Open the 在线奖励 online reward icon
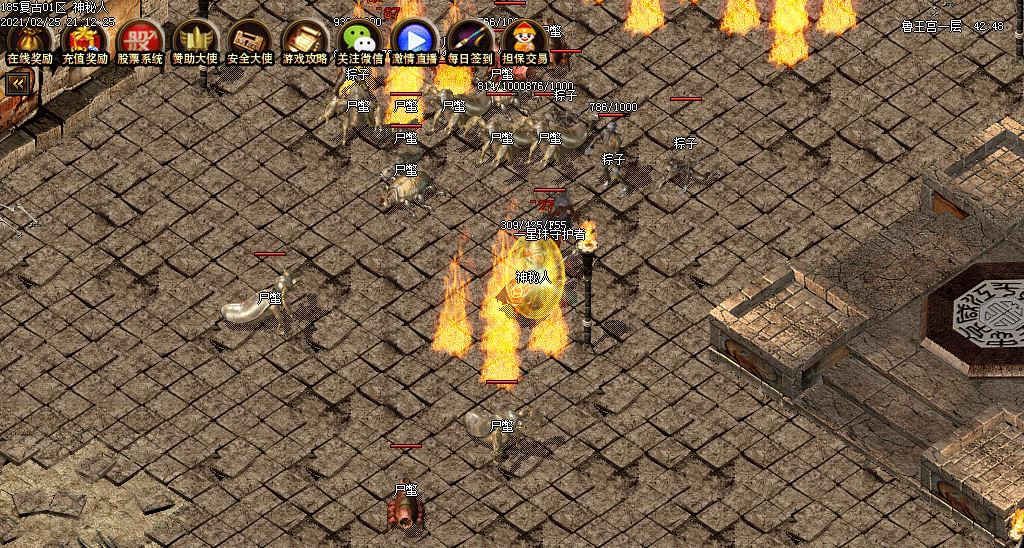The image size is (1024, 548). [30, 41]
